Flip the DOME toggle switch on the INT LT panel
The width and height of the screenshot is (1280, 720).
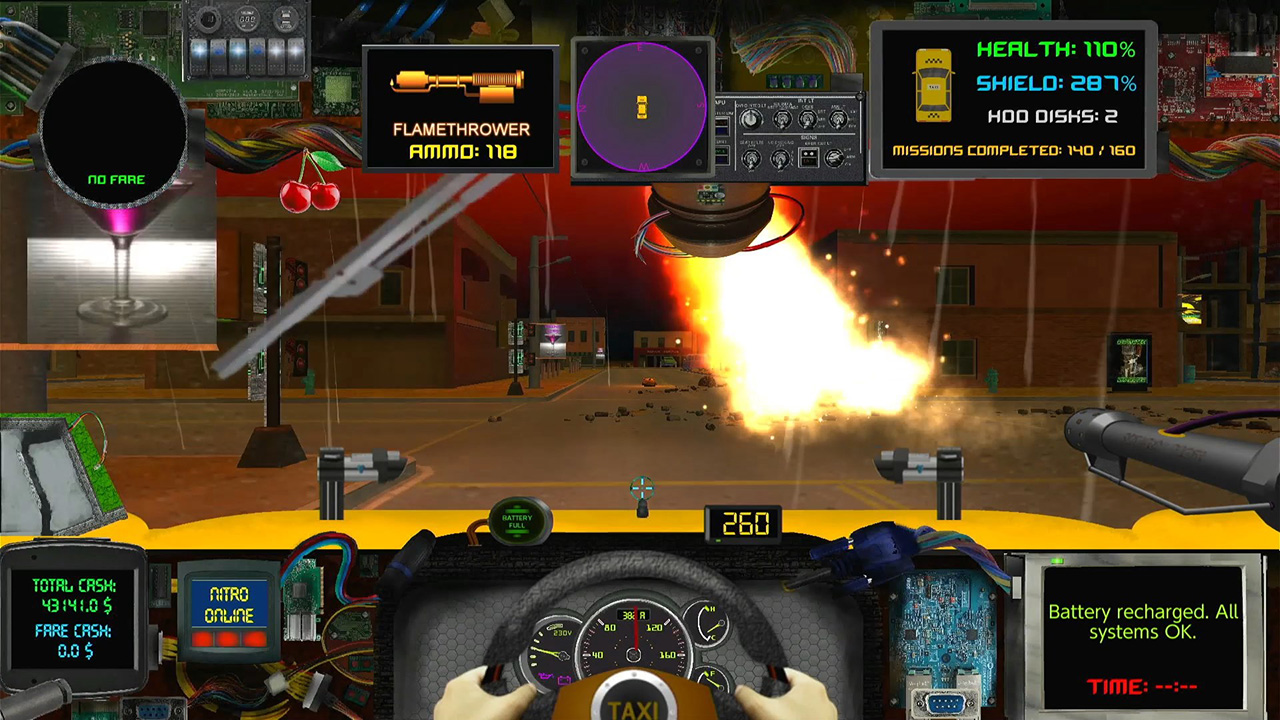click(807, 120)
